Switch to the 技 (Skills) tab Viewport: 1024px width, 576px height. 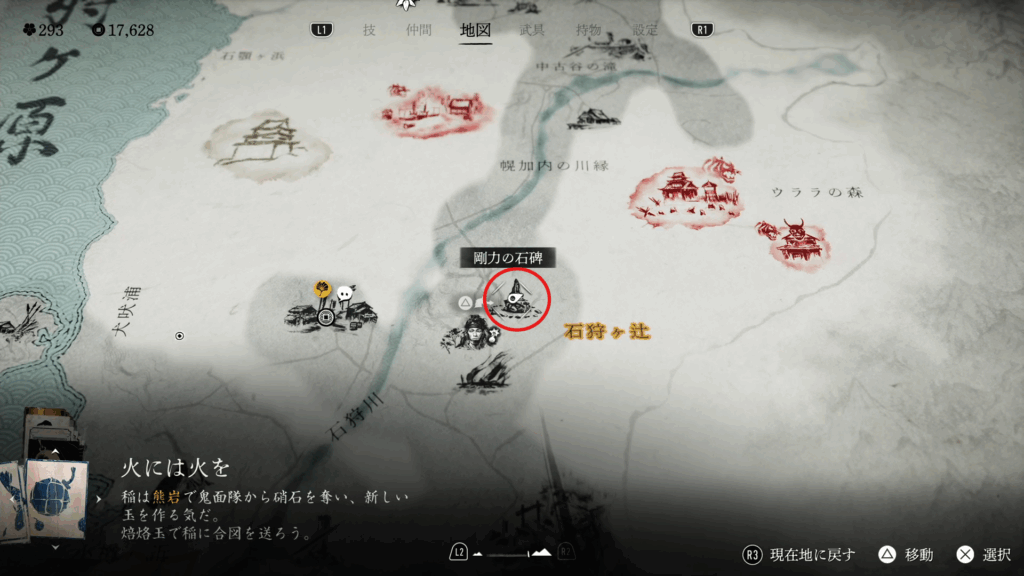[369, 30]
